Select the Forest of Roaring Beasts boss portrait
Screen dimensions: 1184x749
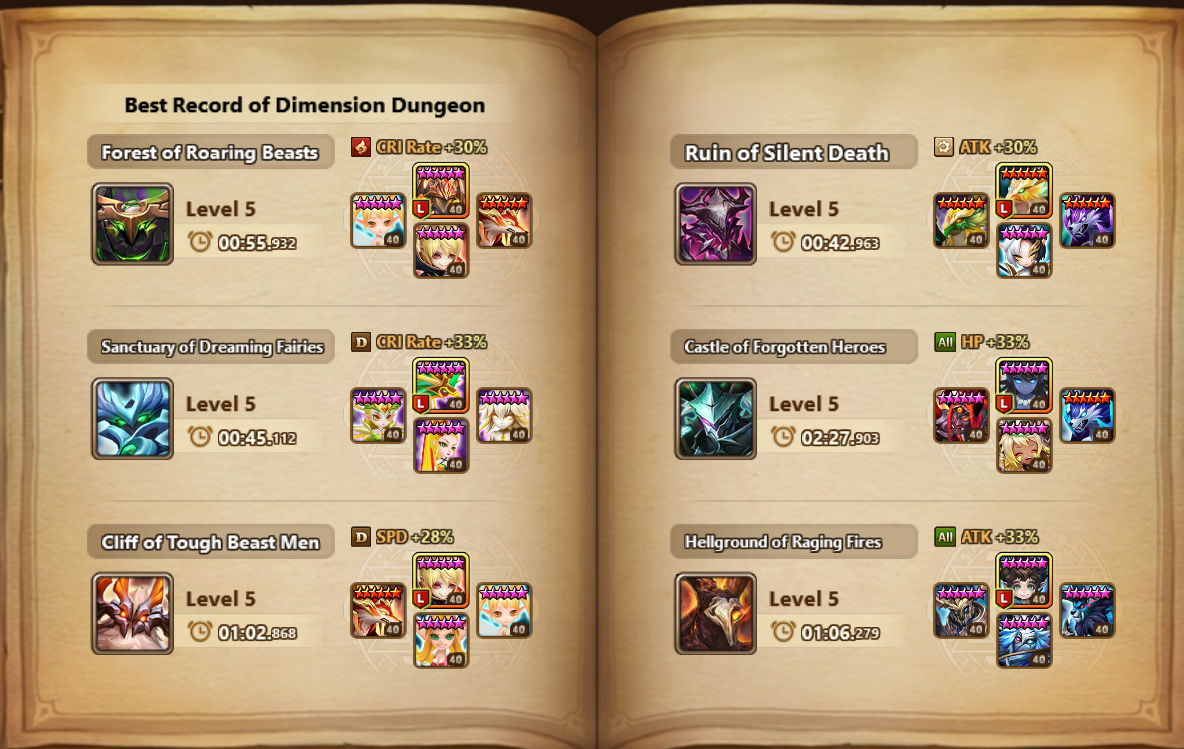click(x=132, y=224)
